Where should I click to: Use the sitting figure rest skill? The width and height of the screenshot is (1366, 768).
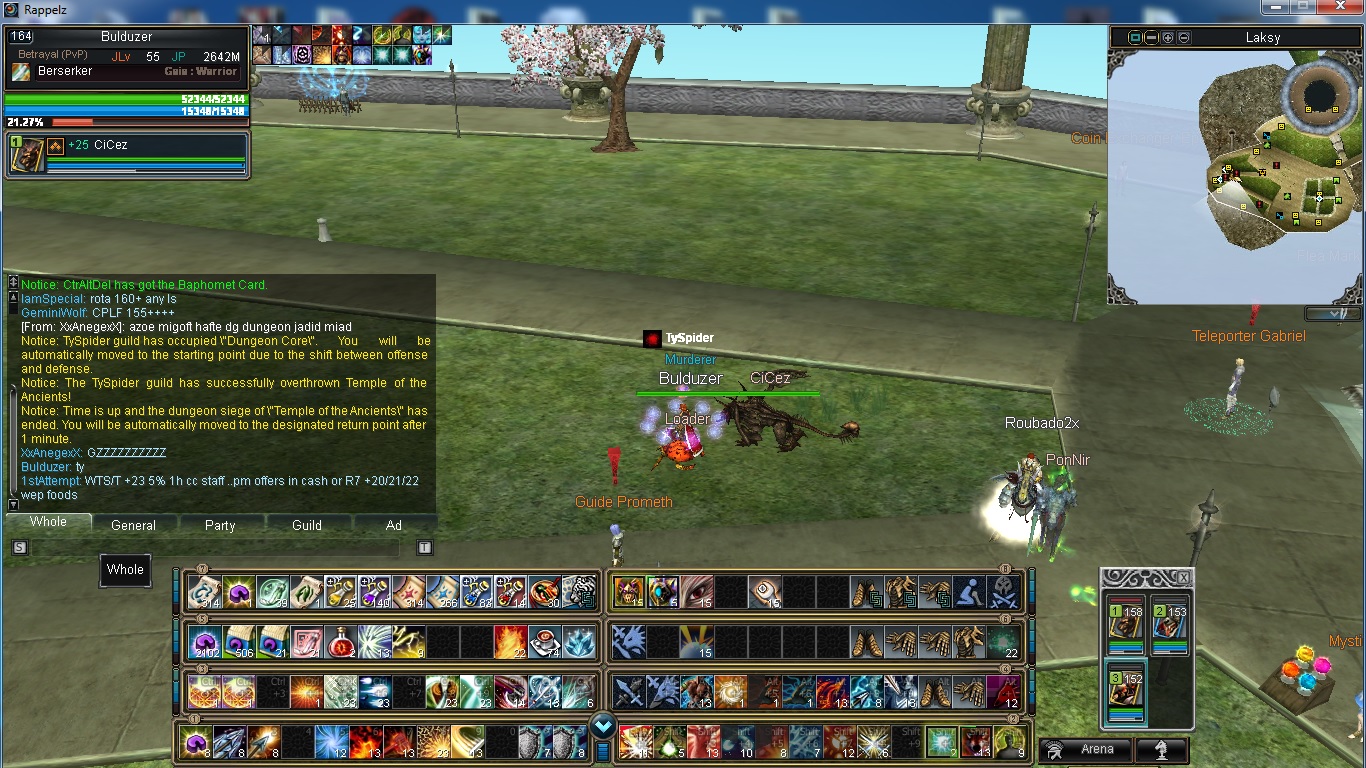(x=968, y=592)
